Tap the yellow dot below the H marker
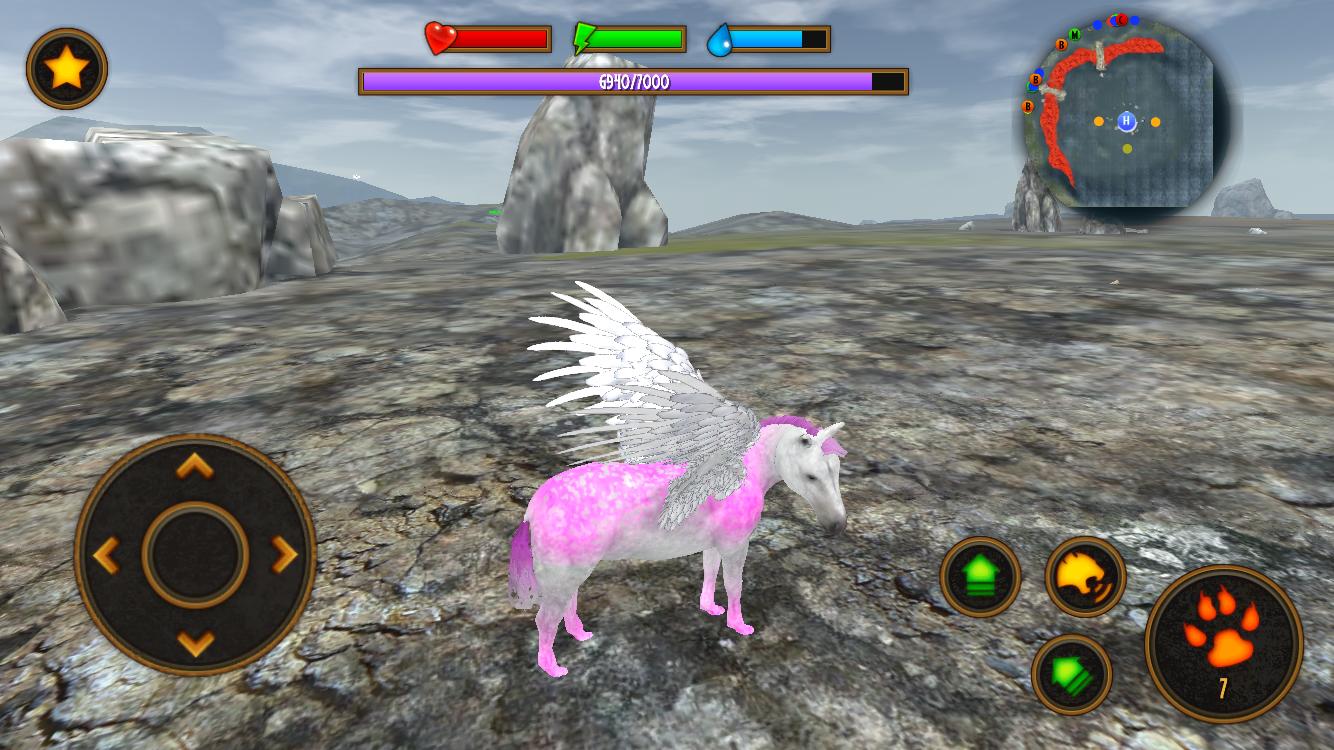 pyautogui.click(x=1127, y=148)
